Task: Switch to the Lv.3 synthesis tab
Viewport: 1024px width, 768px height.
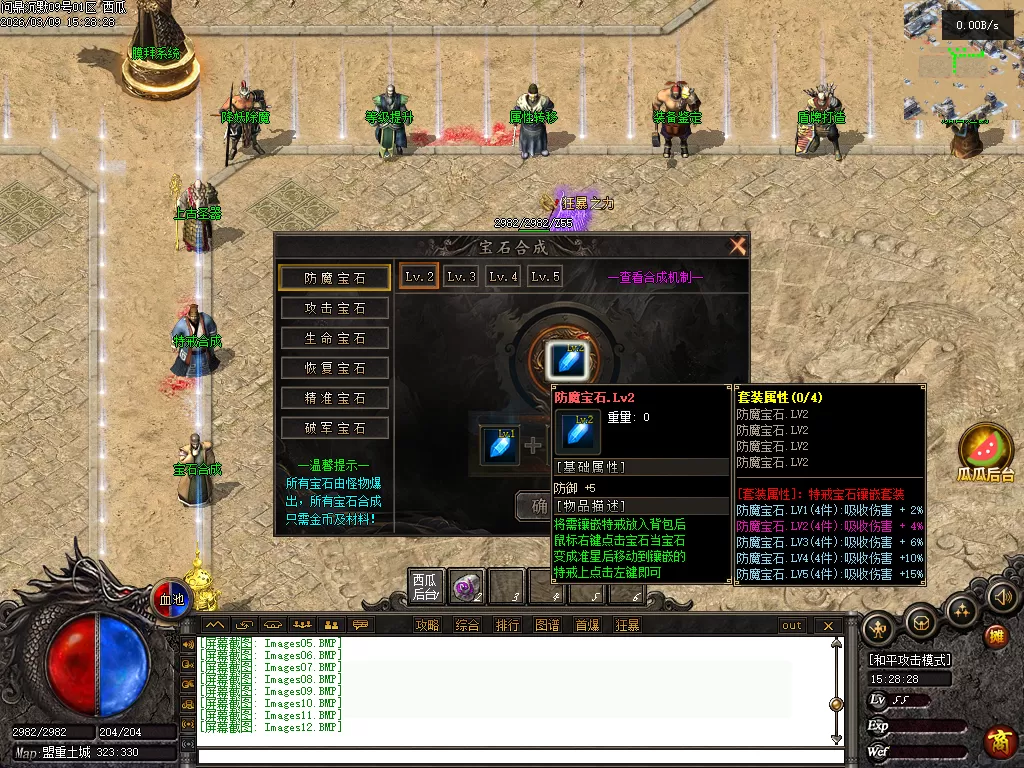Action: point(461,276)
